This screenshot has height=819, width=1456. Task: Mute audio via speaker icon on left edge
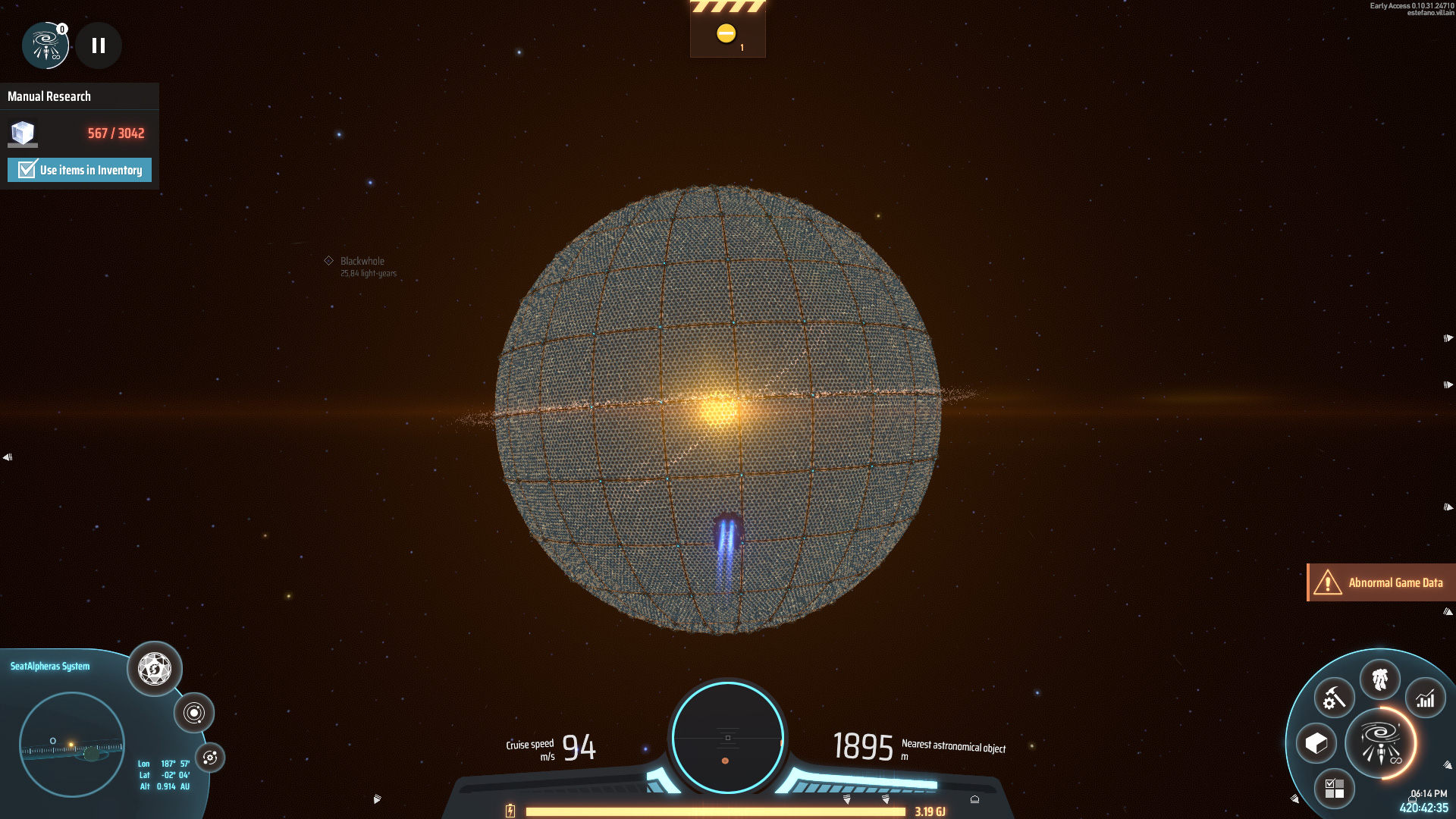point(7,457)
